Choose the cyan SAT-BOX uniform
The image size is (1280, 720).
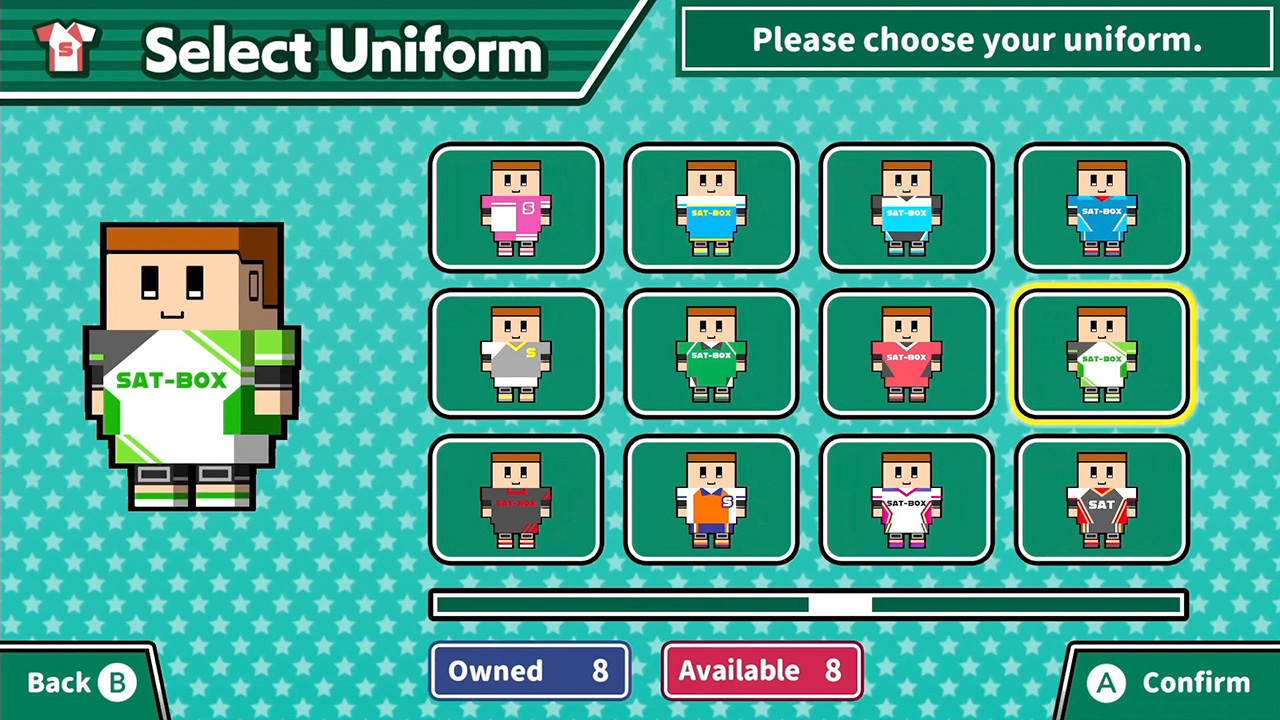point(906,208)
